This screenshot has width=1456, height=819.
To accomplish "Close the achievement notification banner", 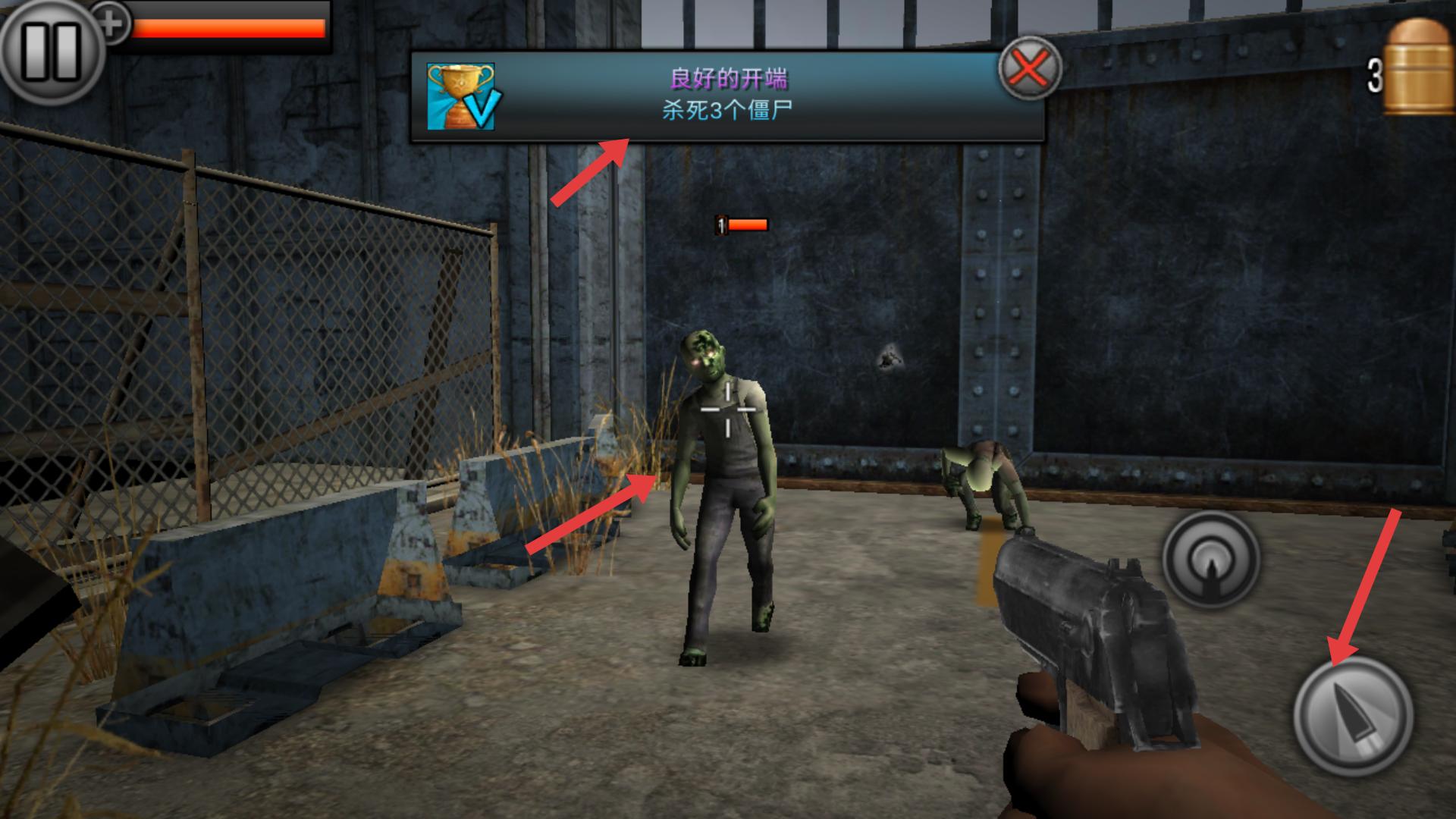I will click(x=1028, y=69).
